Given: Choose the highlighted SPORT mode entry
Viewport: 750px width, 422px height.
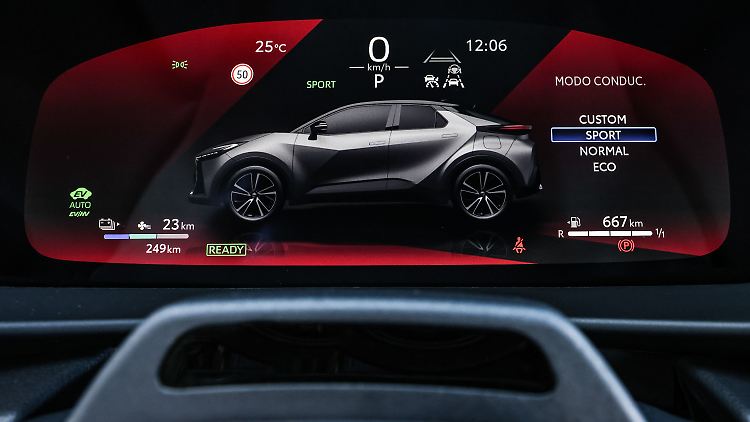Looking at the screenshot, I should coord(603,135).
